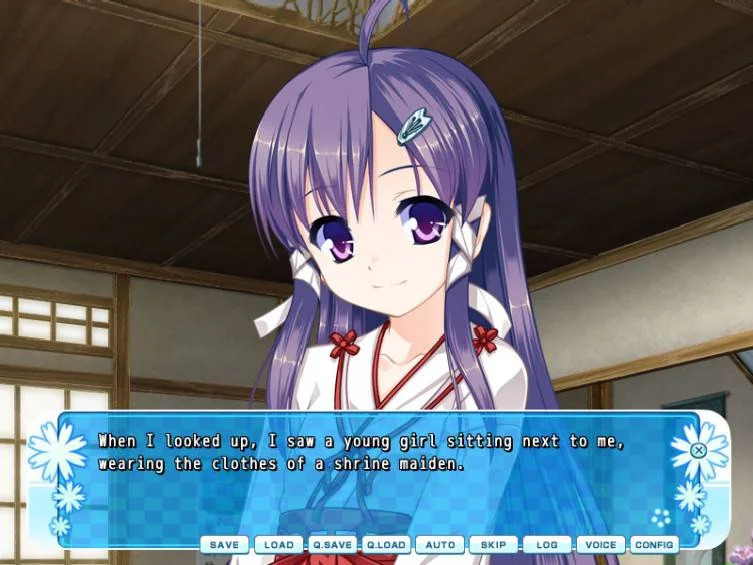This screenshot has height=565, width=753.
Task: Quick save with Q.SAVE button
Action: tap(332, 545)
